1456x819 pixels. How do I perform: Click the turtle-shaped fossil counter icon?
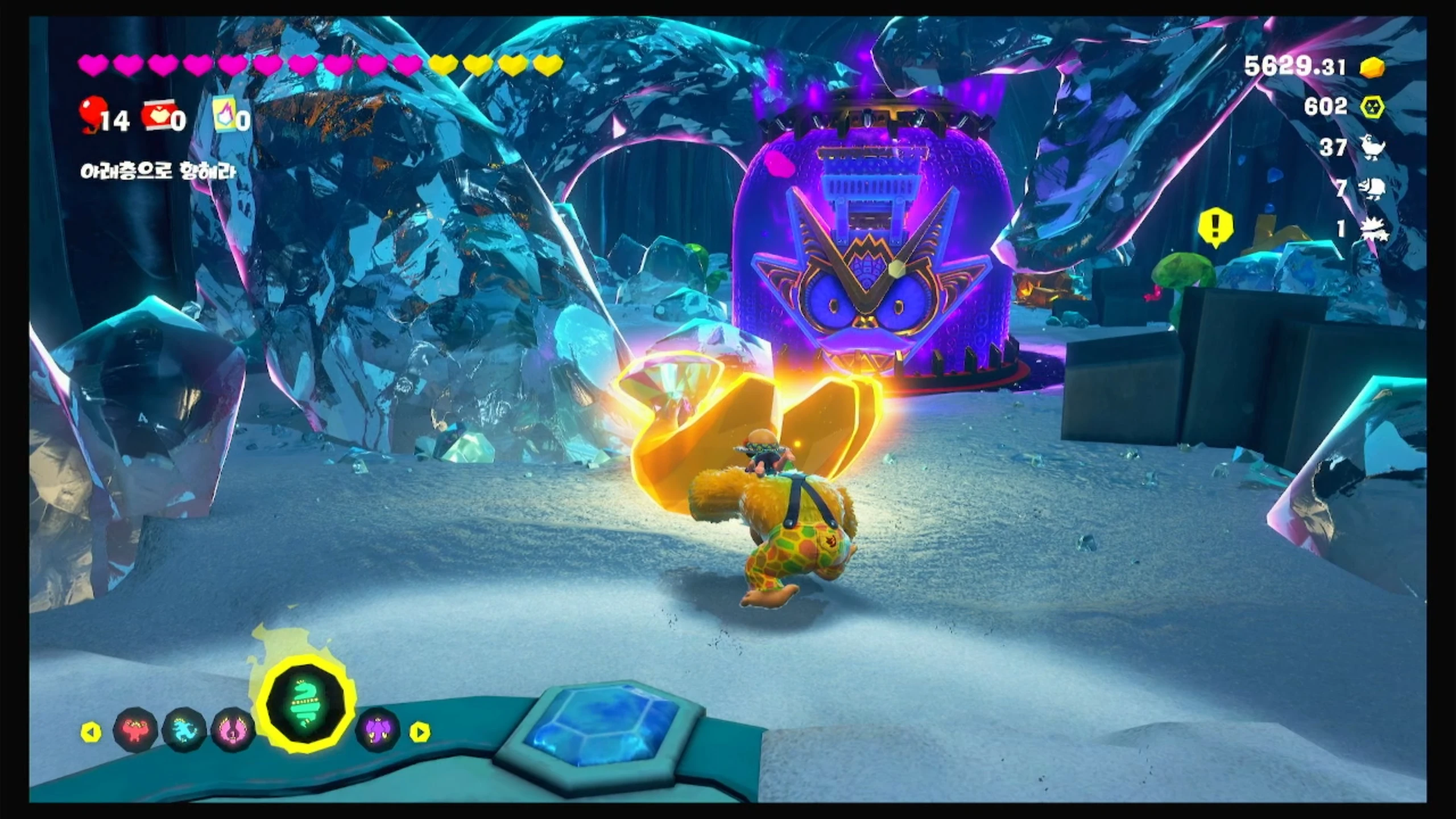coord(1373,188)
